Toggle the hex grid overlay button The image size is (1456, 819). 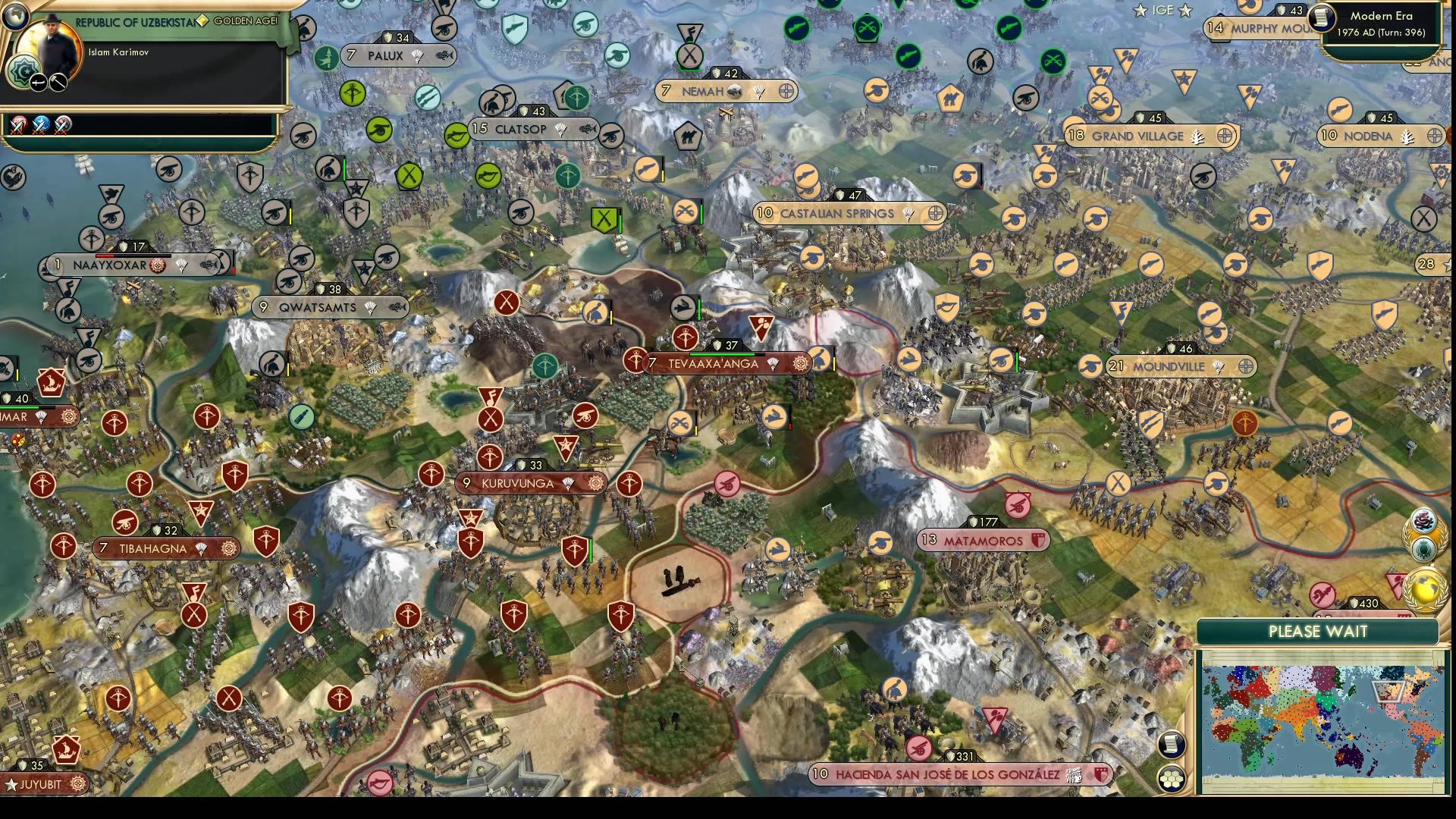(x=1172, y=779)
